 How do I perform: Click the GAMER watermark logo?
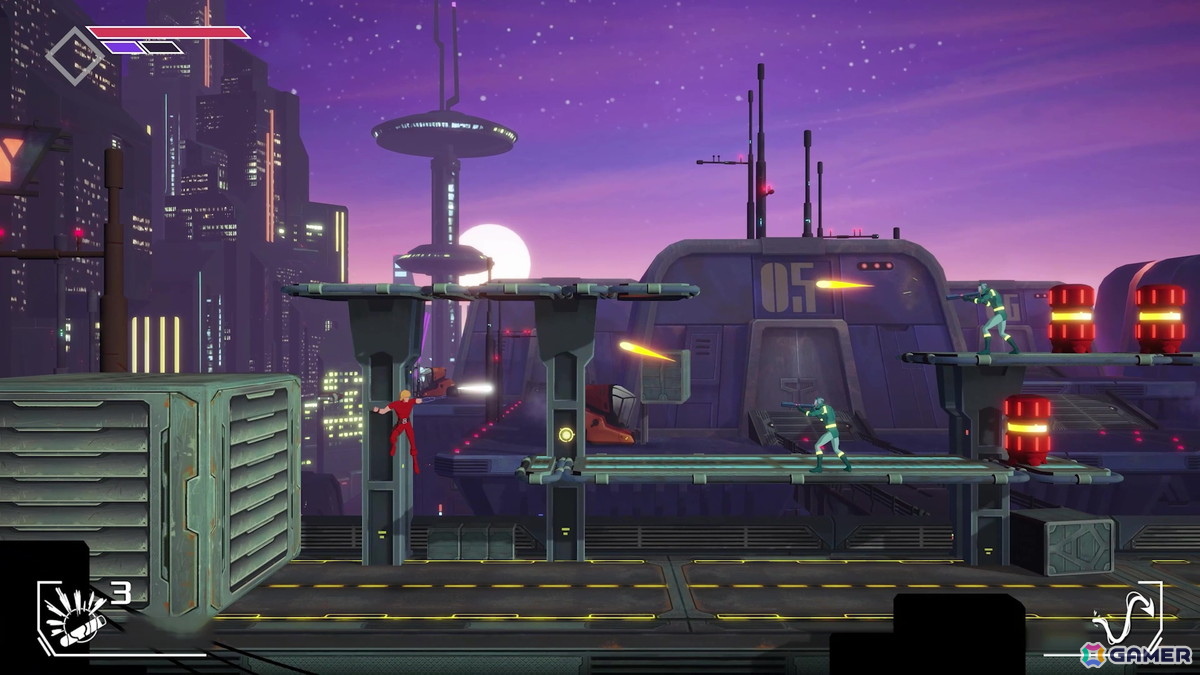click(x=1137, y=655)
